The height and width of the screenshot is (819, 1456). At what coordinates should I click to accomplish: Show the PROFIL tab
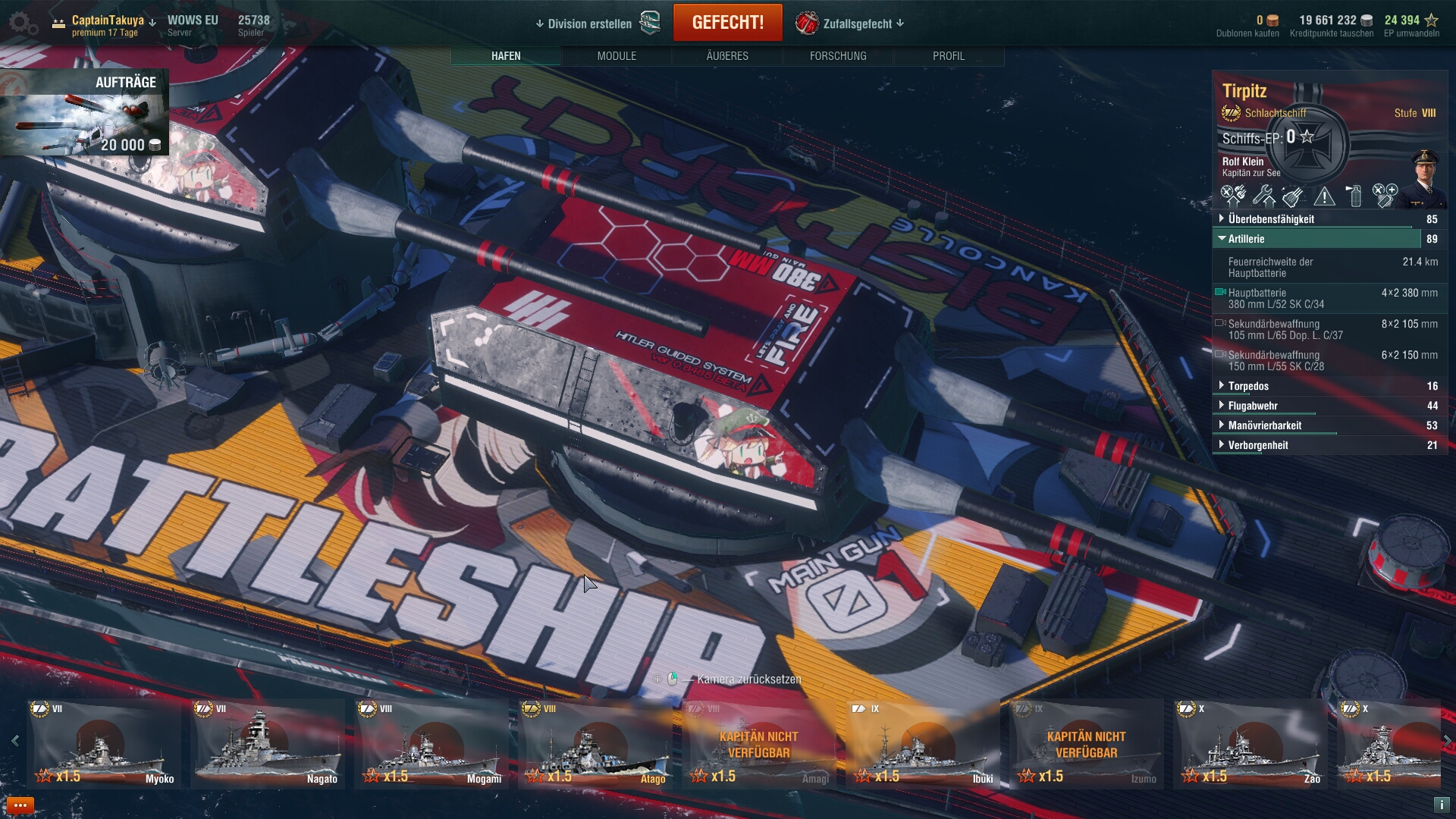(x=948, y=56)
